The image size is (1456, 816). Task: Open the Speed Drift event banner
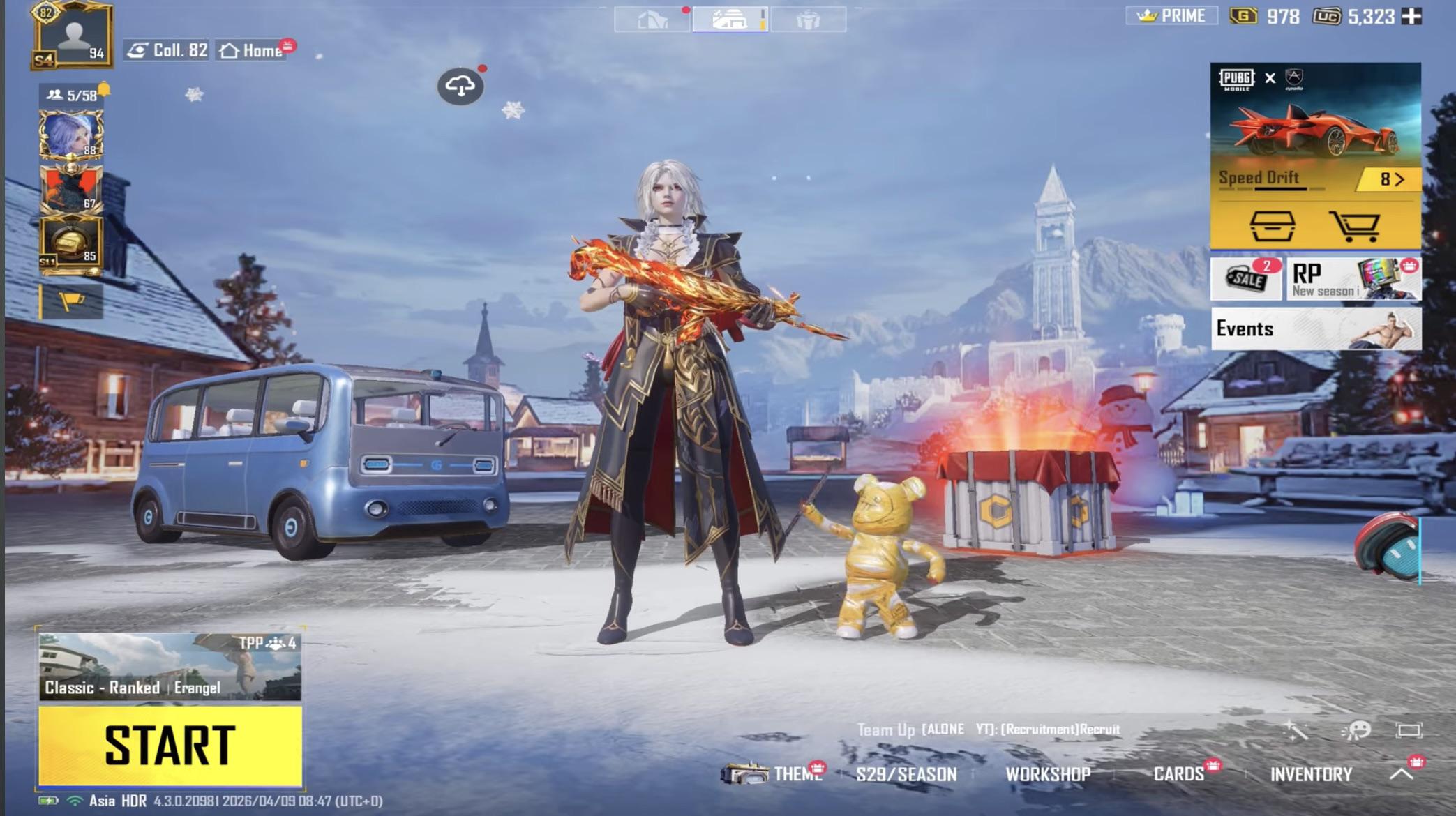[1315, 133]
